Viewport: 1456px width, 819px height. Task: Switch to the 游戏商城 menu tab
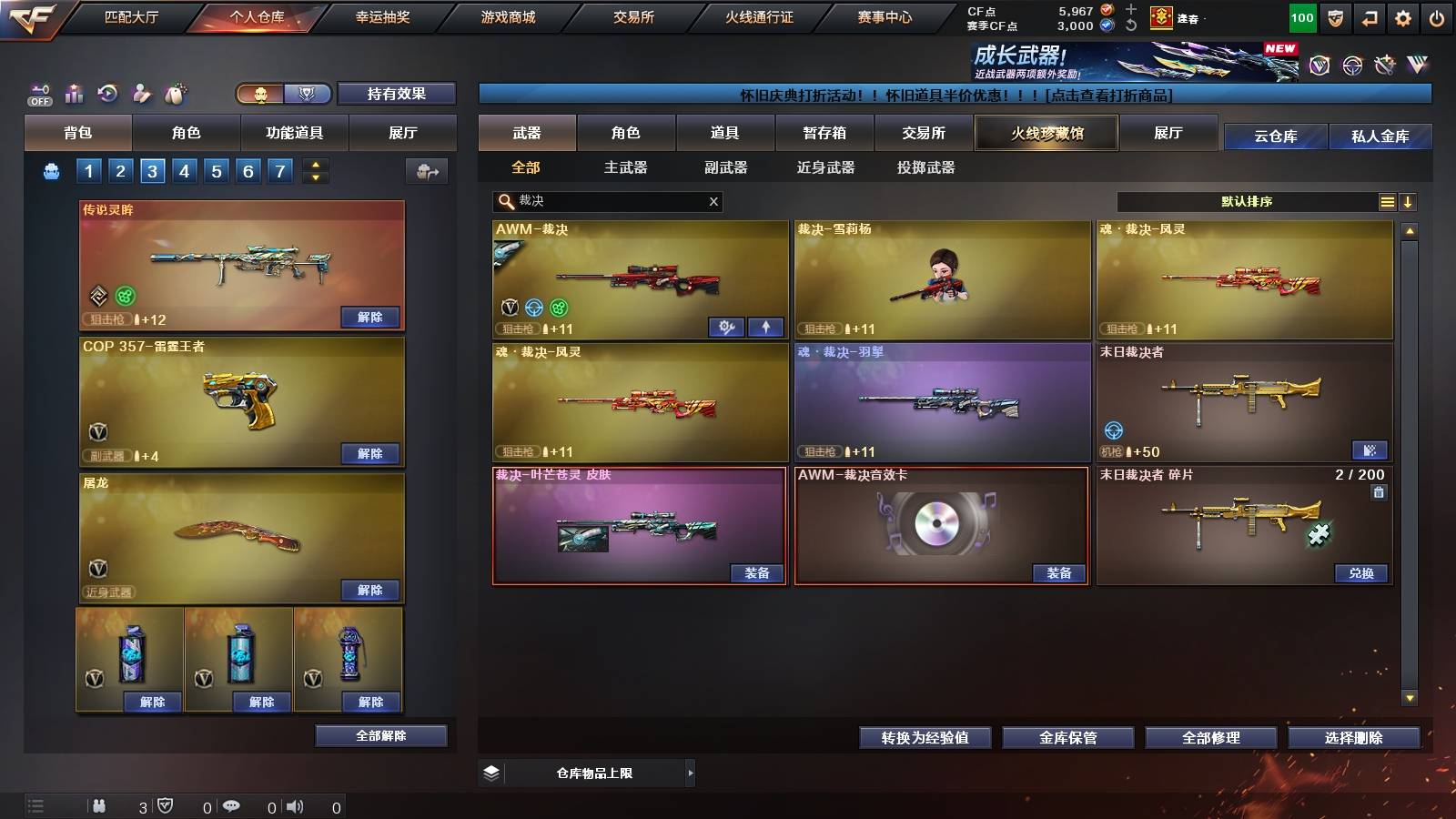pos(507,15)
